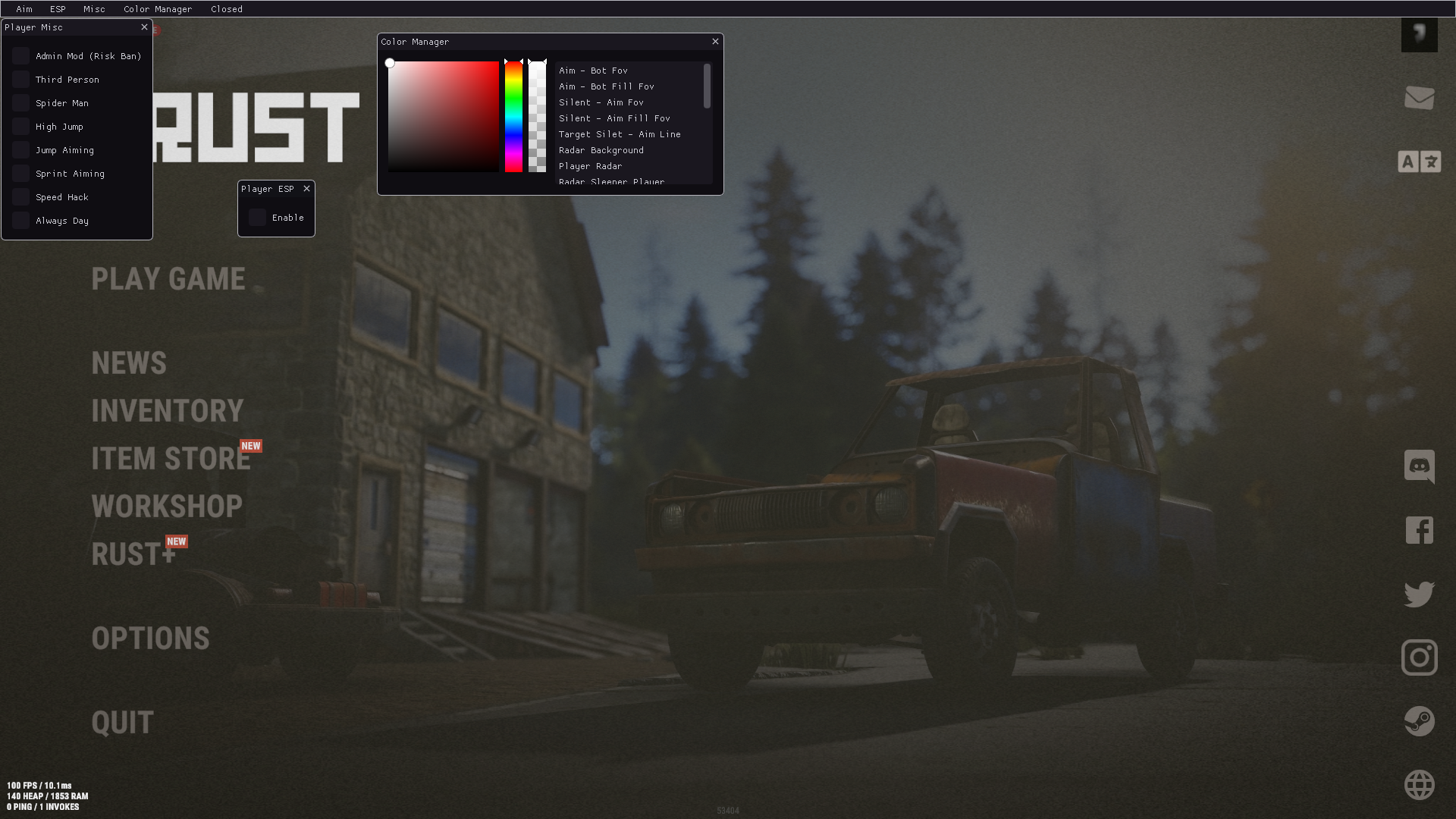The height and width of the screenshot is (819, 1456).
Task: Close the Player ESP overlay window
Action: pyautogui.click(x=306, y=189)
